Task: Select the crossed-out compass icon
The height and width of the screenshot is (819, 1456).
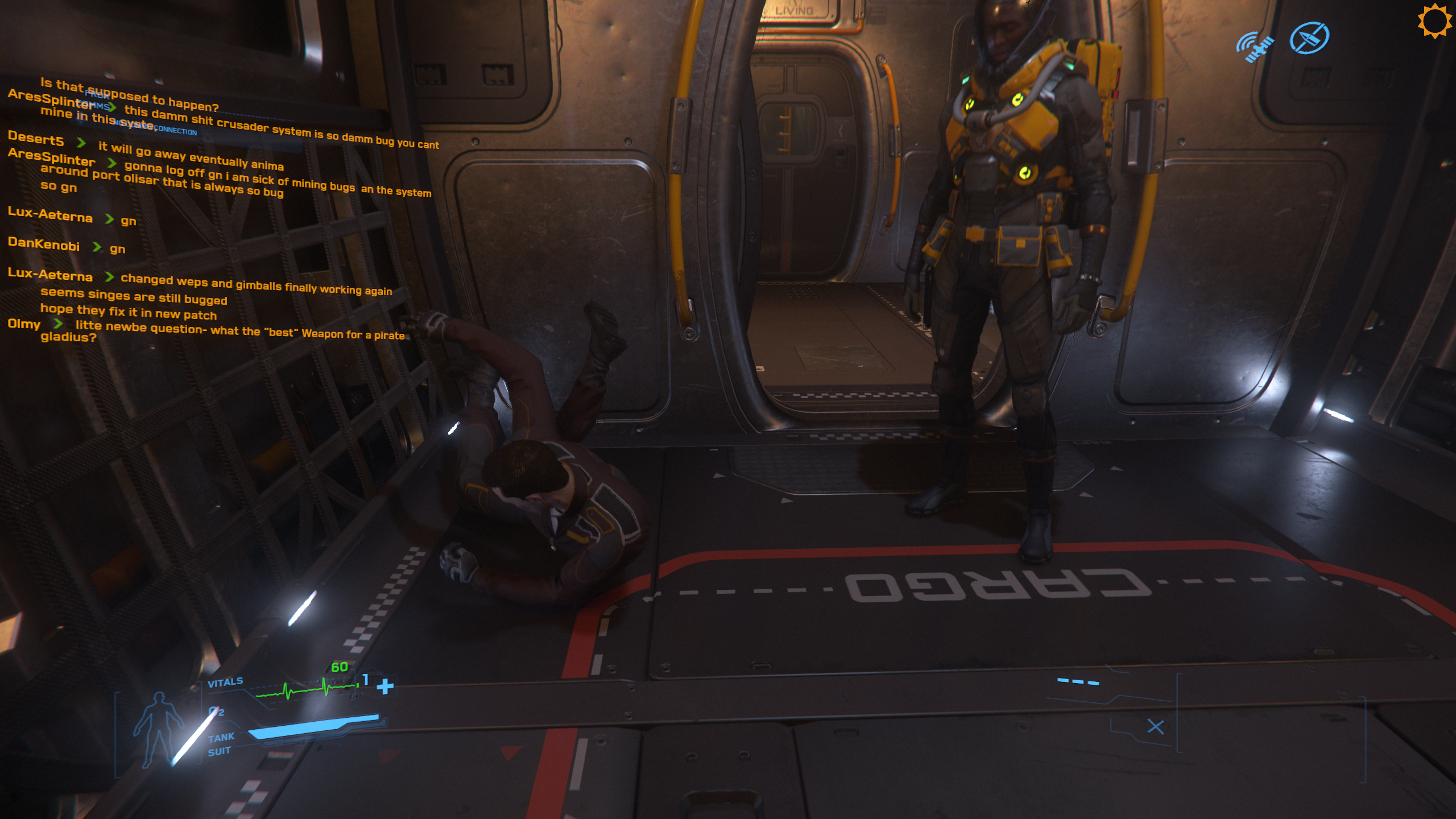Action: [x=1309, y=38]
